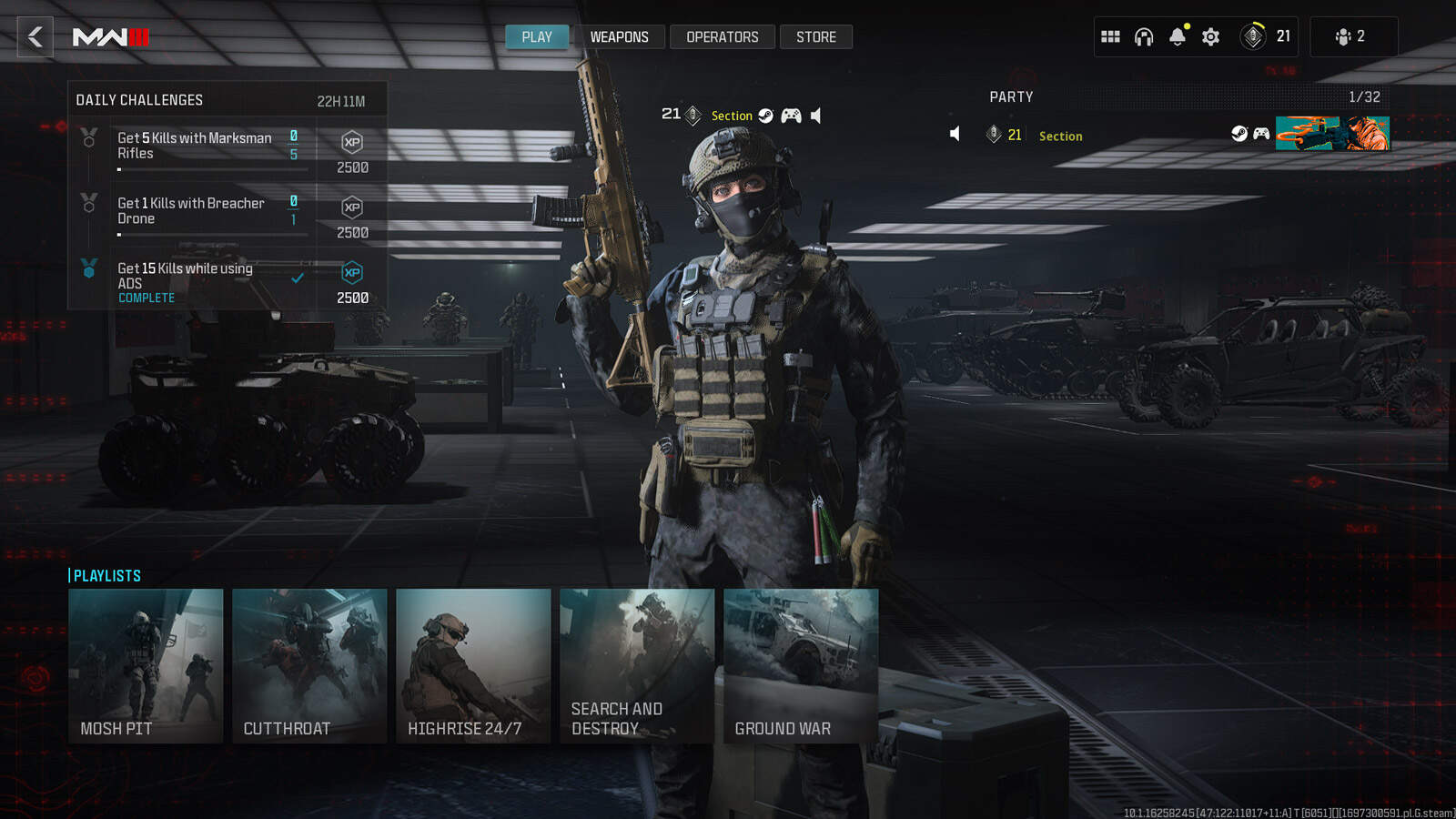Select party member Section's calling card
The image size is (1456, 819).
[x=1332, y=134]
